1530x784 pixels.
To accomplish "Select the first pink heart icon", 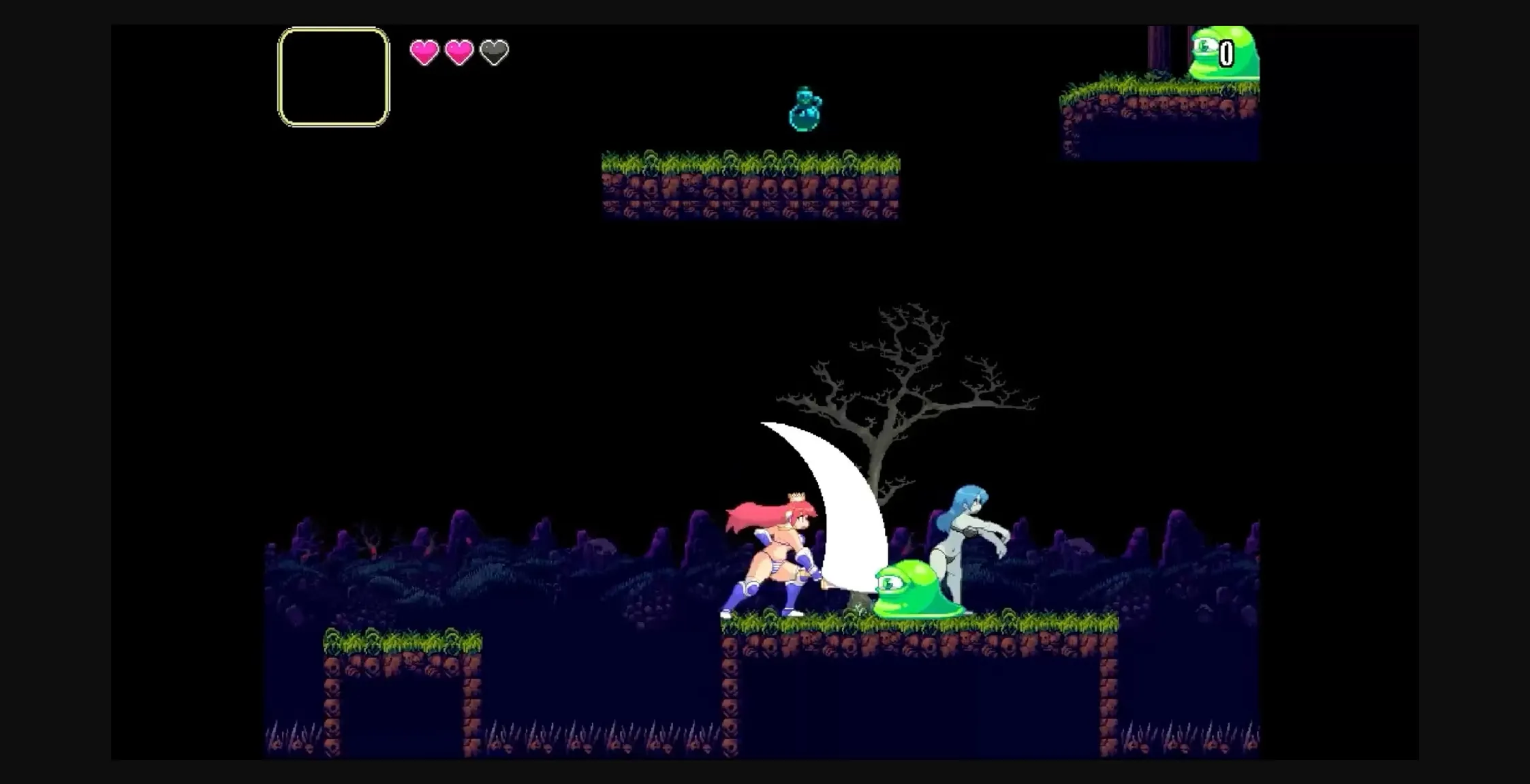I will pos(424,52).
